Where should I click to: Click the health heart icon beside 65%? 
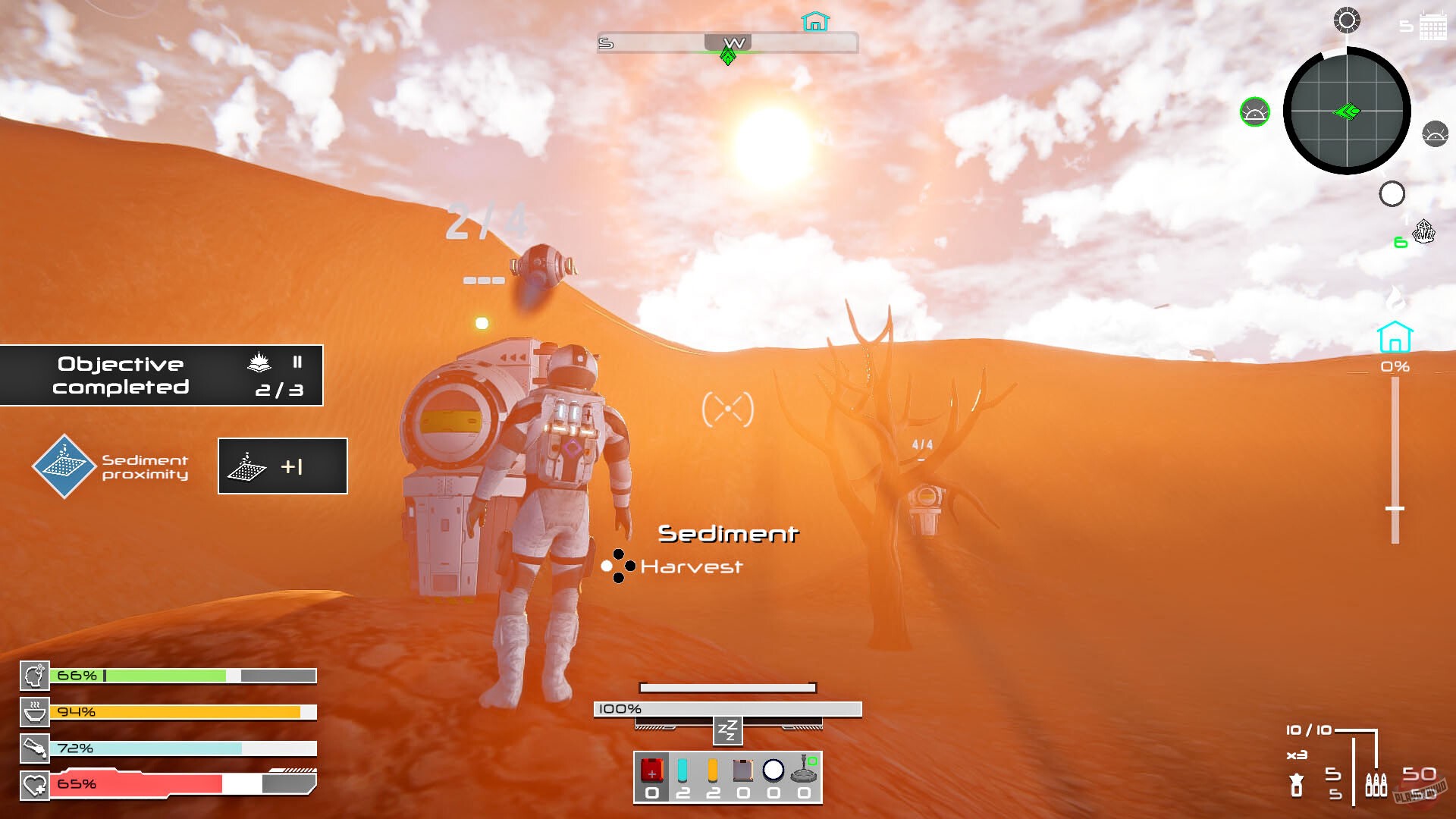[35, 785]
